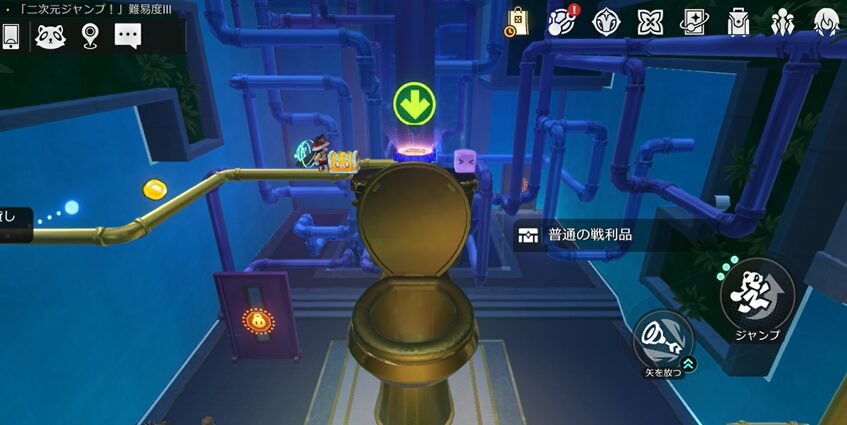847x425 pixels.
Task: Open the map pin icon
Action: (90, 36)
